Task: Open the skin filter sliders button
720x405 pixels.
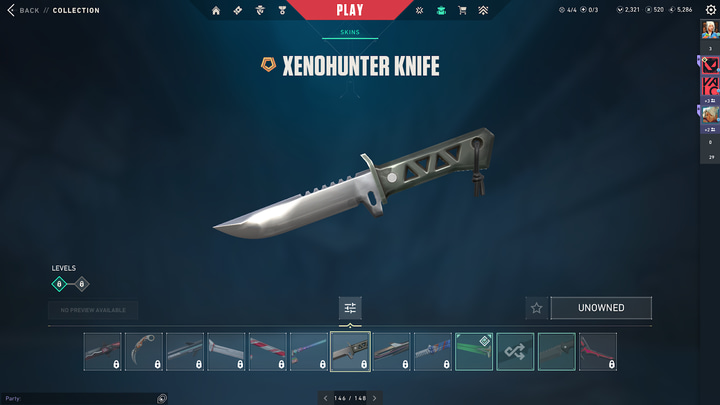Action: tap(350, 308)
